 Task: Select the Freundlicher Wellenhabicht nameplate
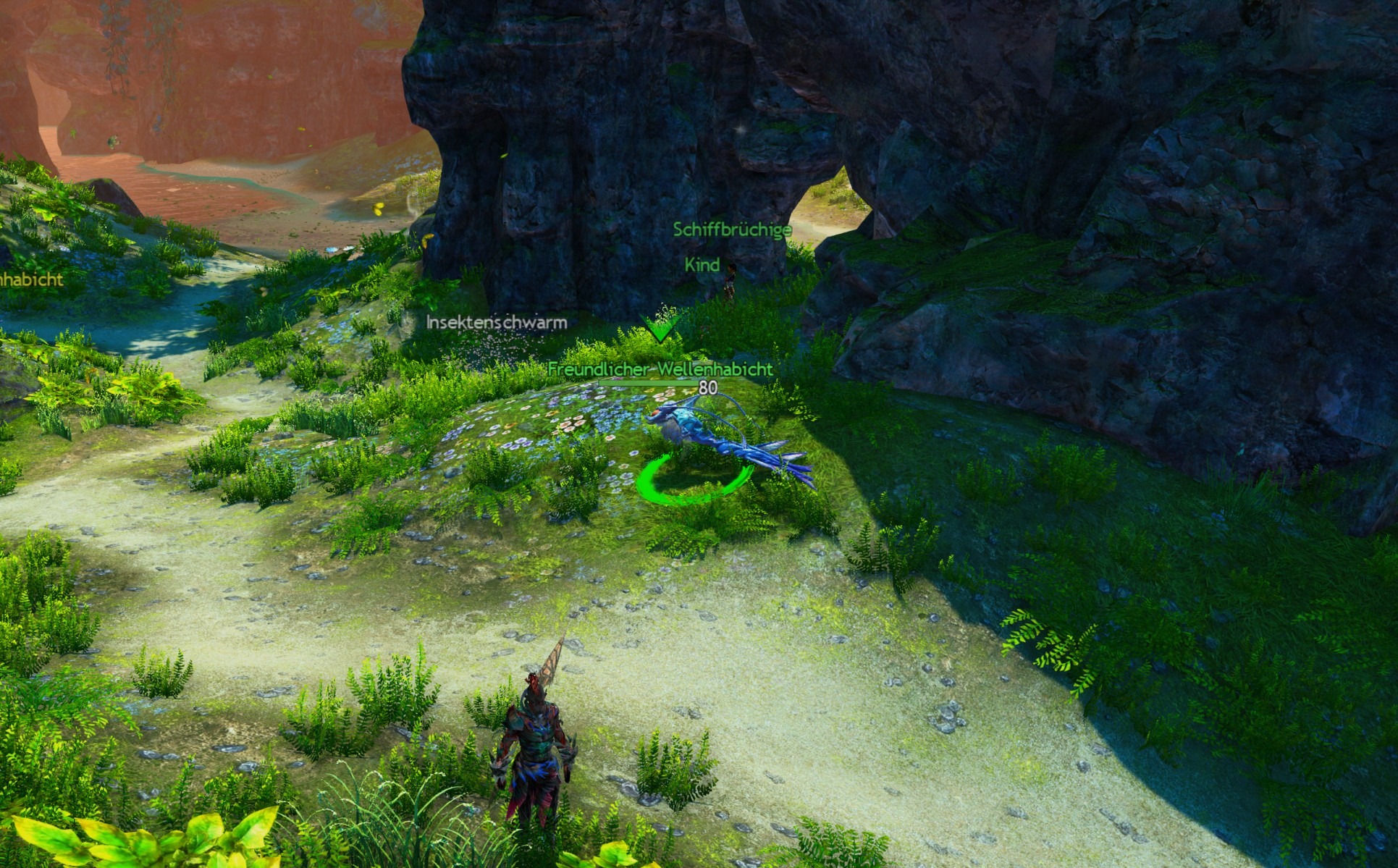click(660, 369)
